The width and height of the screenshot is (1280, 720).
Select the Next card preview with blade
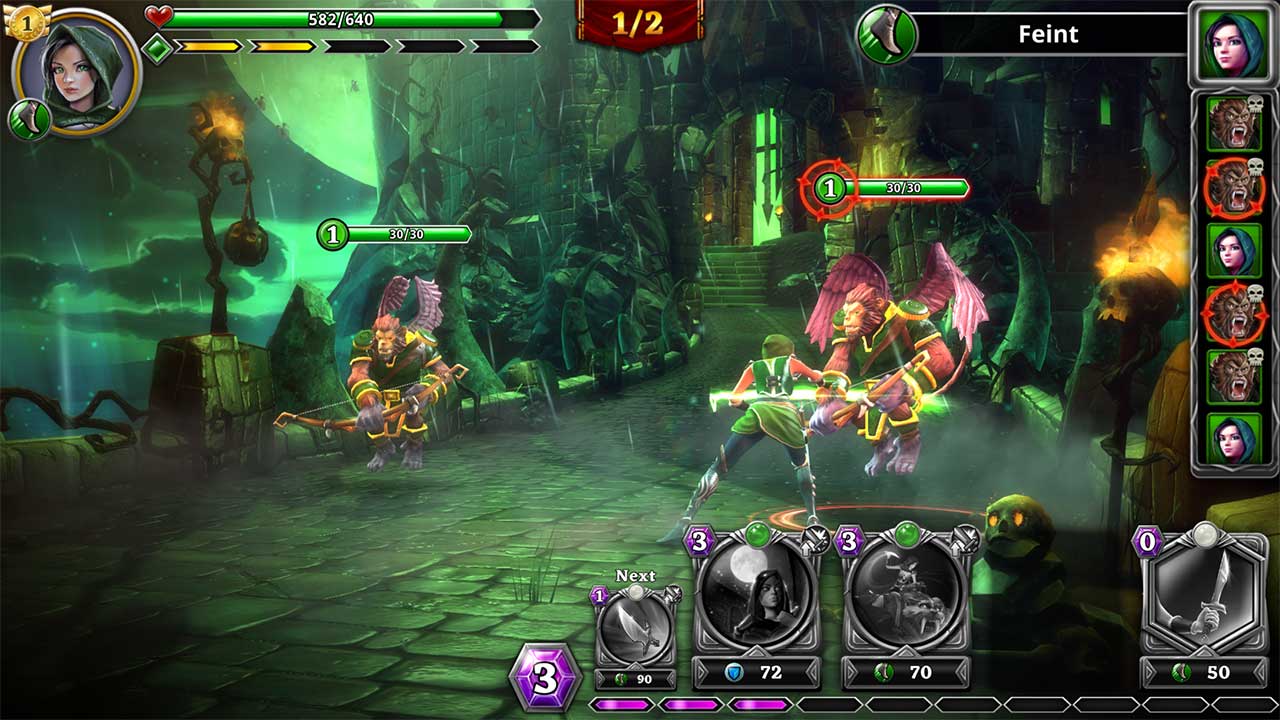point(635,632)
